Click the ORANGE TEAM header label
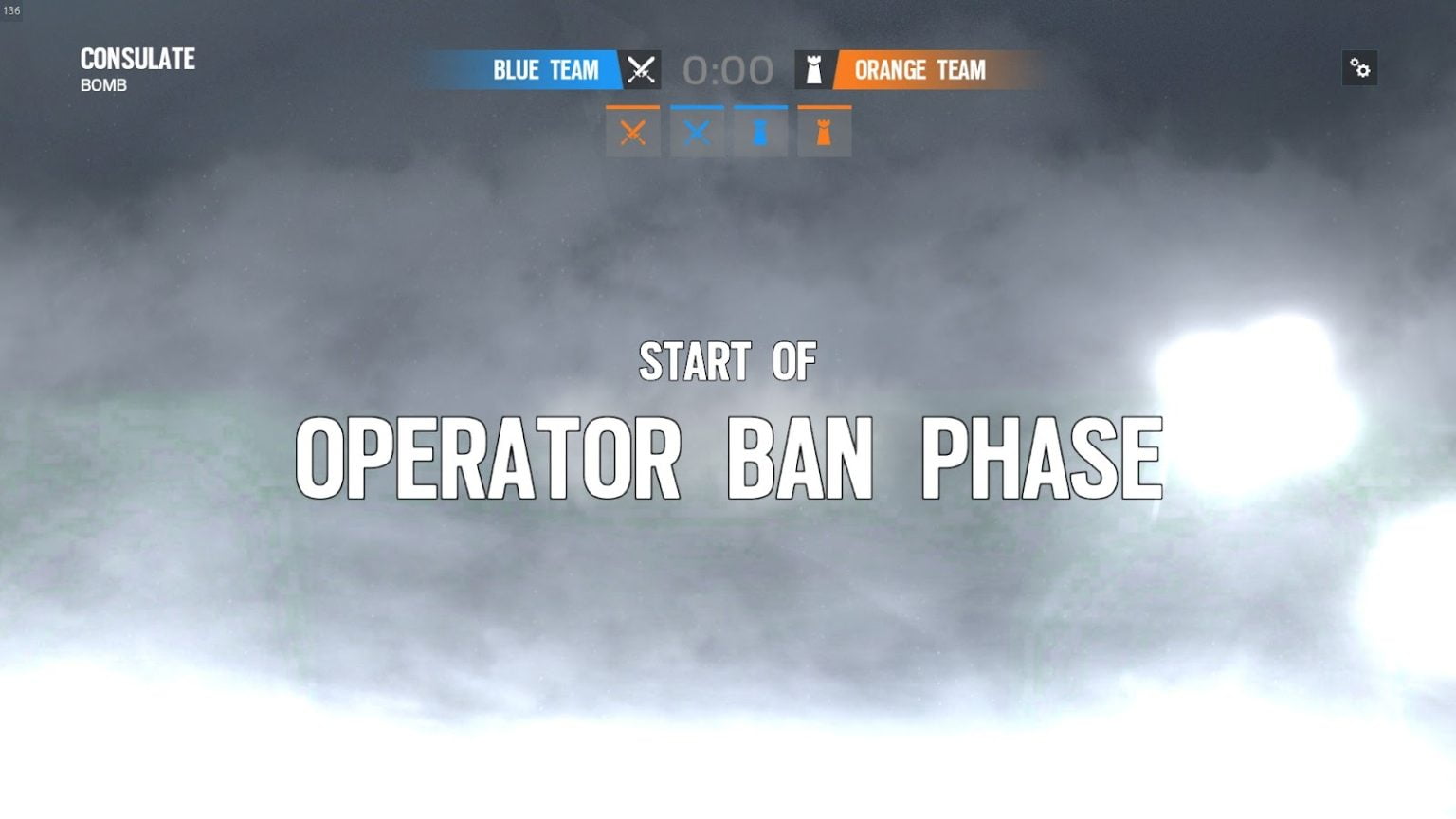The width and height of the screenshot is (1456, 819). pyautogui.click(x=919, y=69)
